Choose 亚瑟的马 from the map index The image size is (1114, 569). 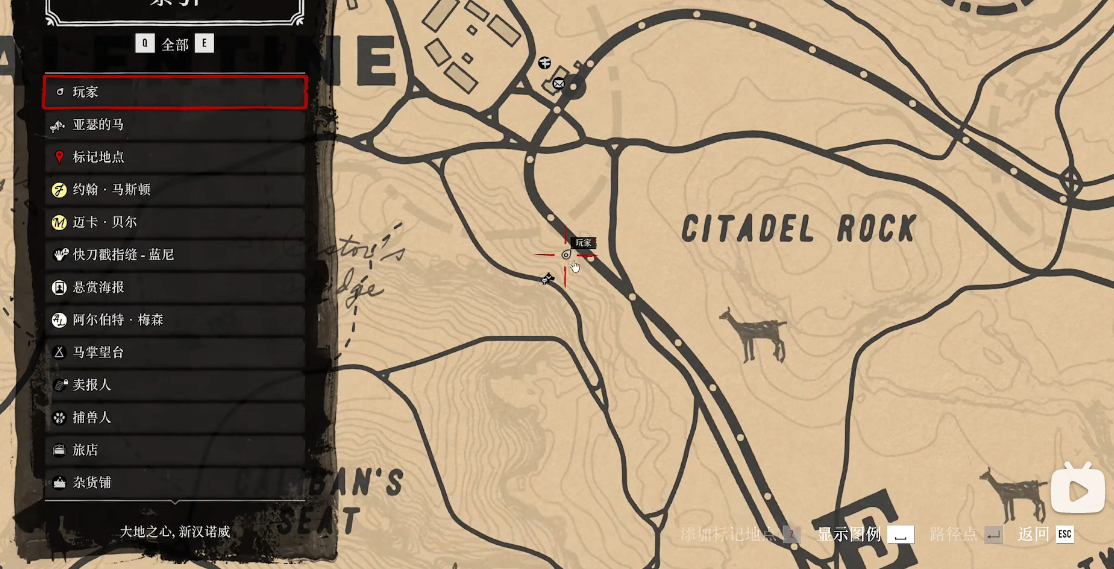tap(175, 125)
